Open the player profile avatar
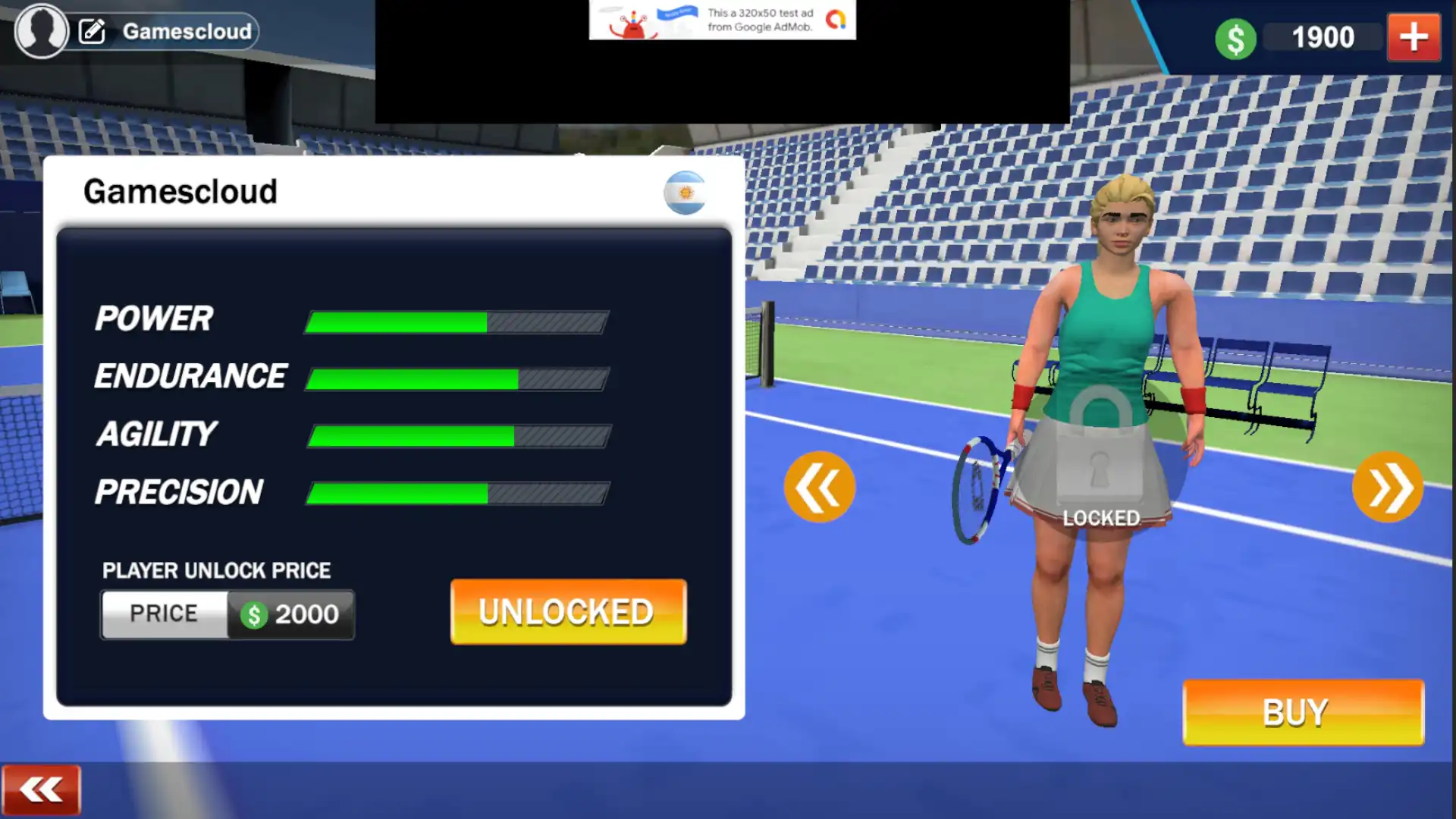 click(x=41, y=31)
